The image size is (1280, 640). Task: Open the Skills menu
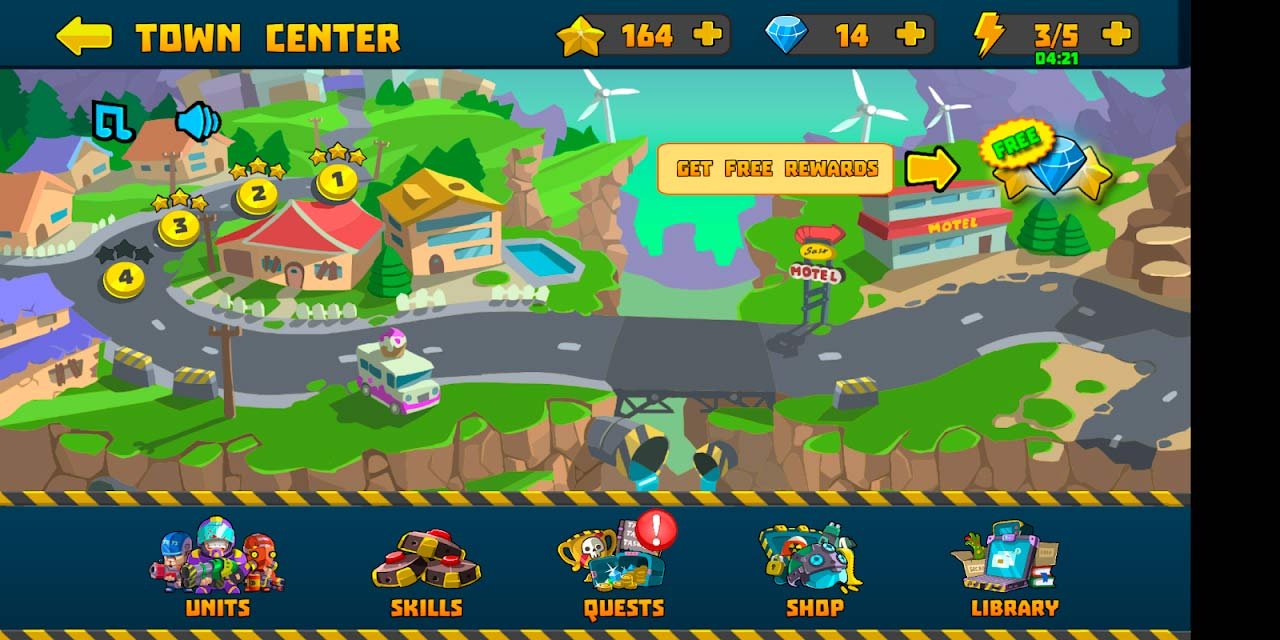[426, 572]
